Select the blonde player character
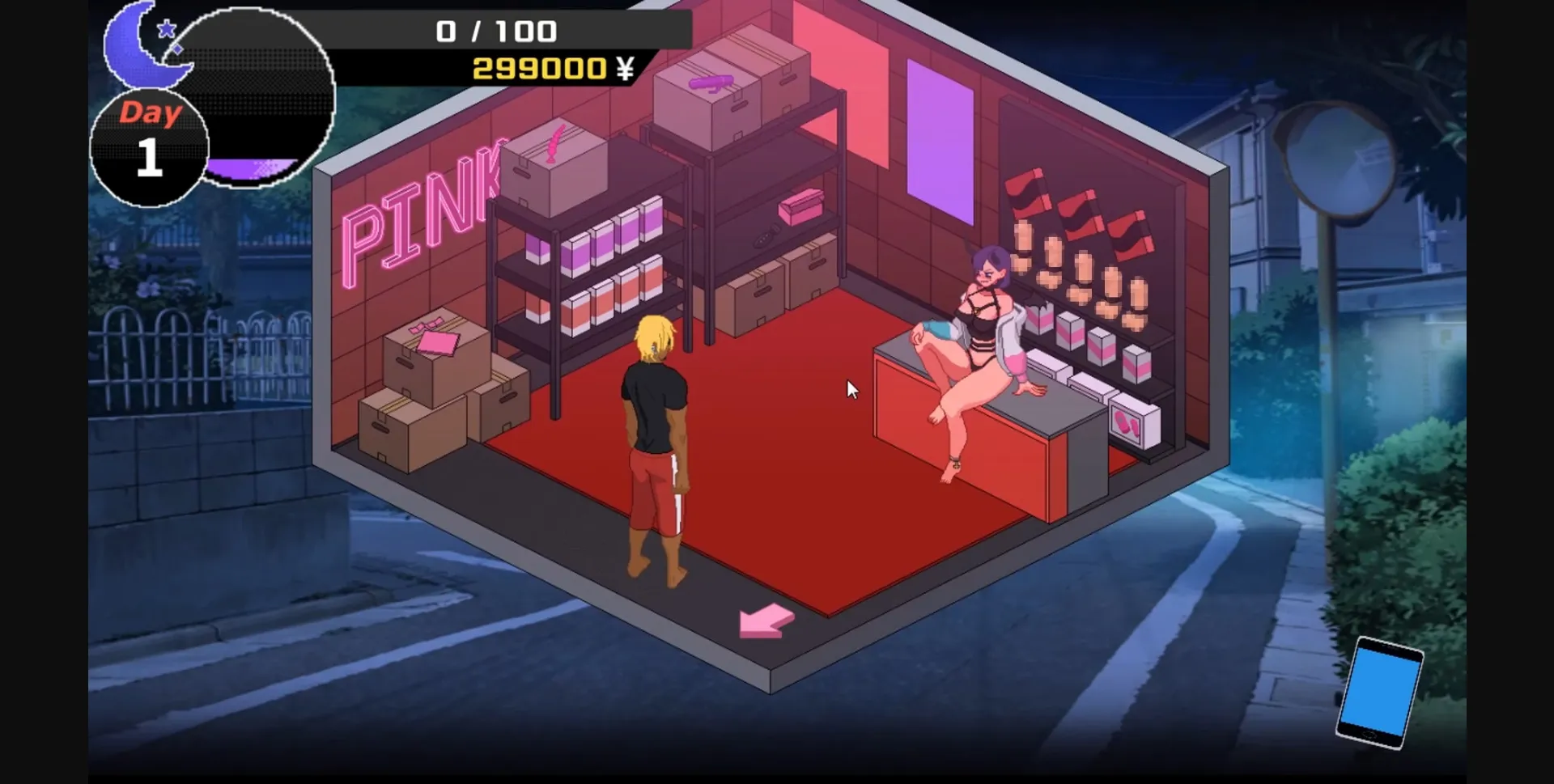This screenshot has height=784, width=1554. pyautogui.click(x=656, y=437)
